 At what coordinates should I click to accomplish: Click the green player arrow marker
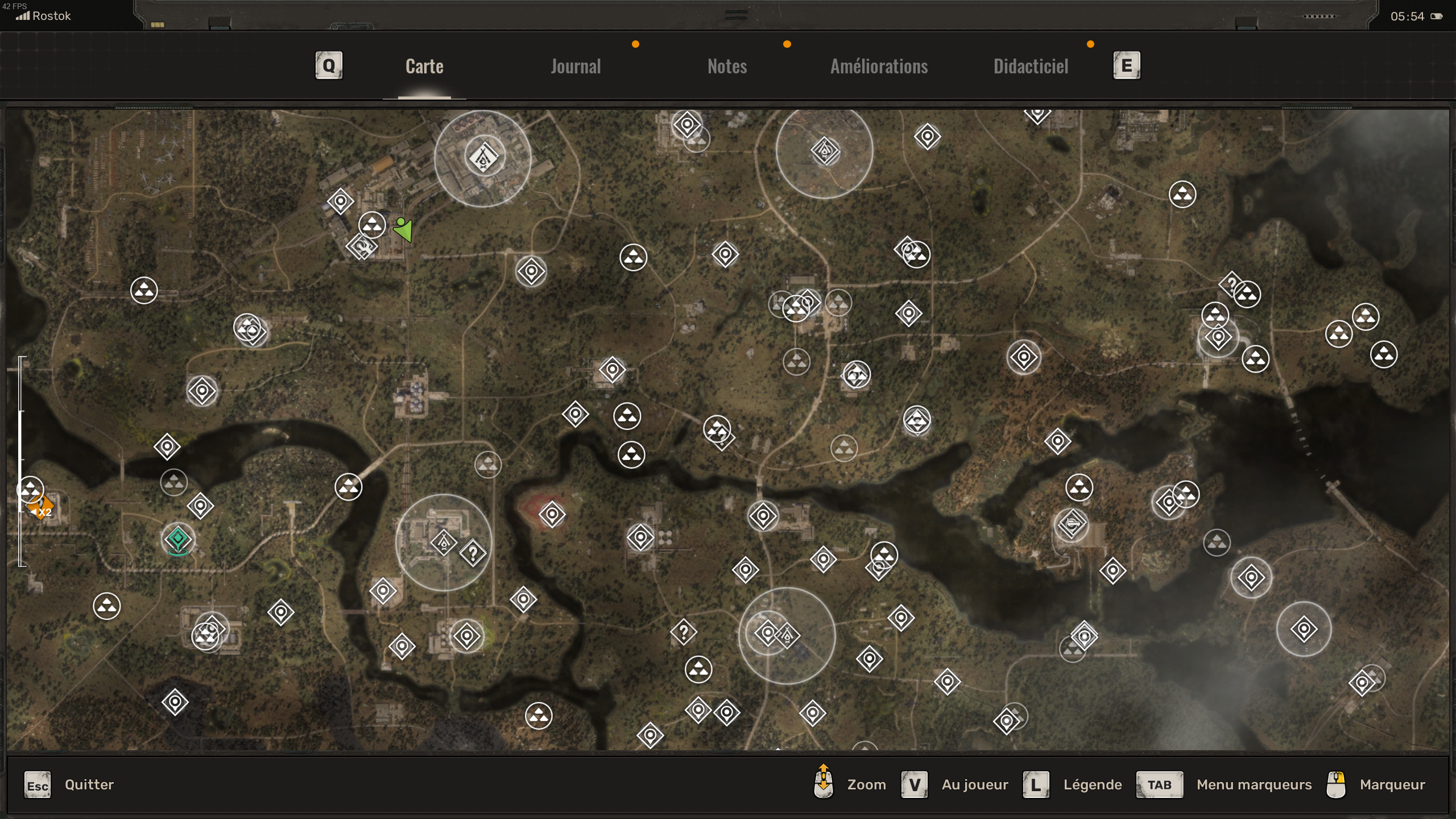(x=403, y=231)
